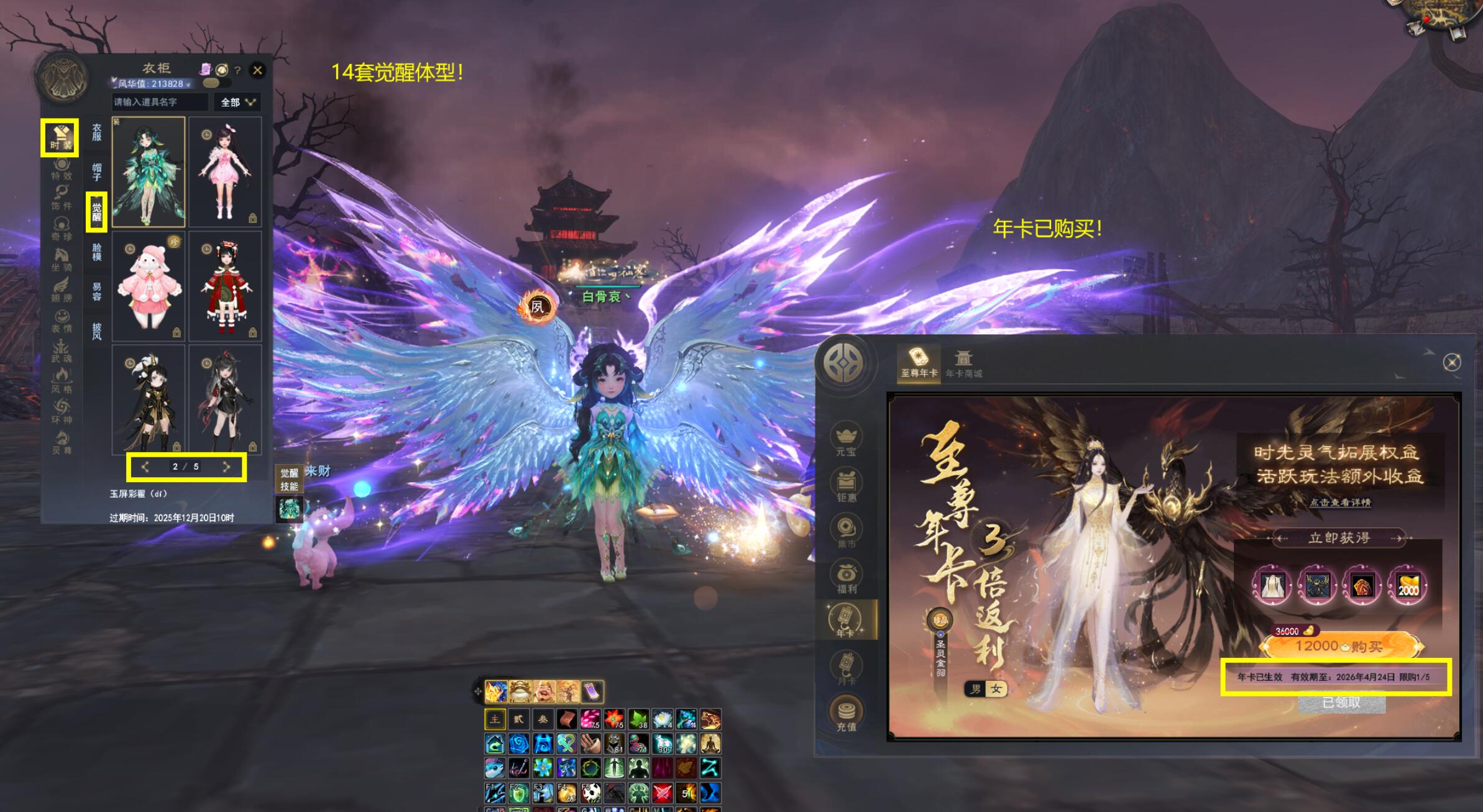
Task: Open the 脸模 face model tab
Action: [x=97, y=252]
